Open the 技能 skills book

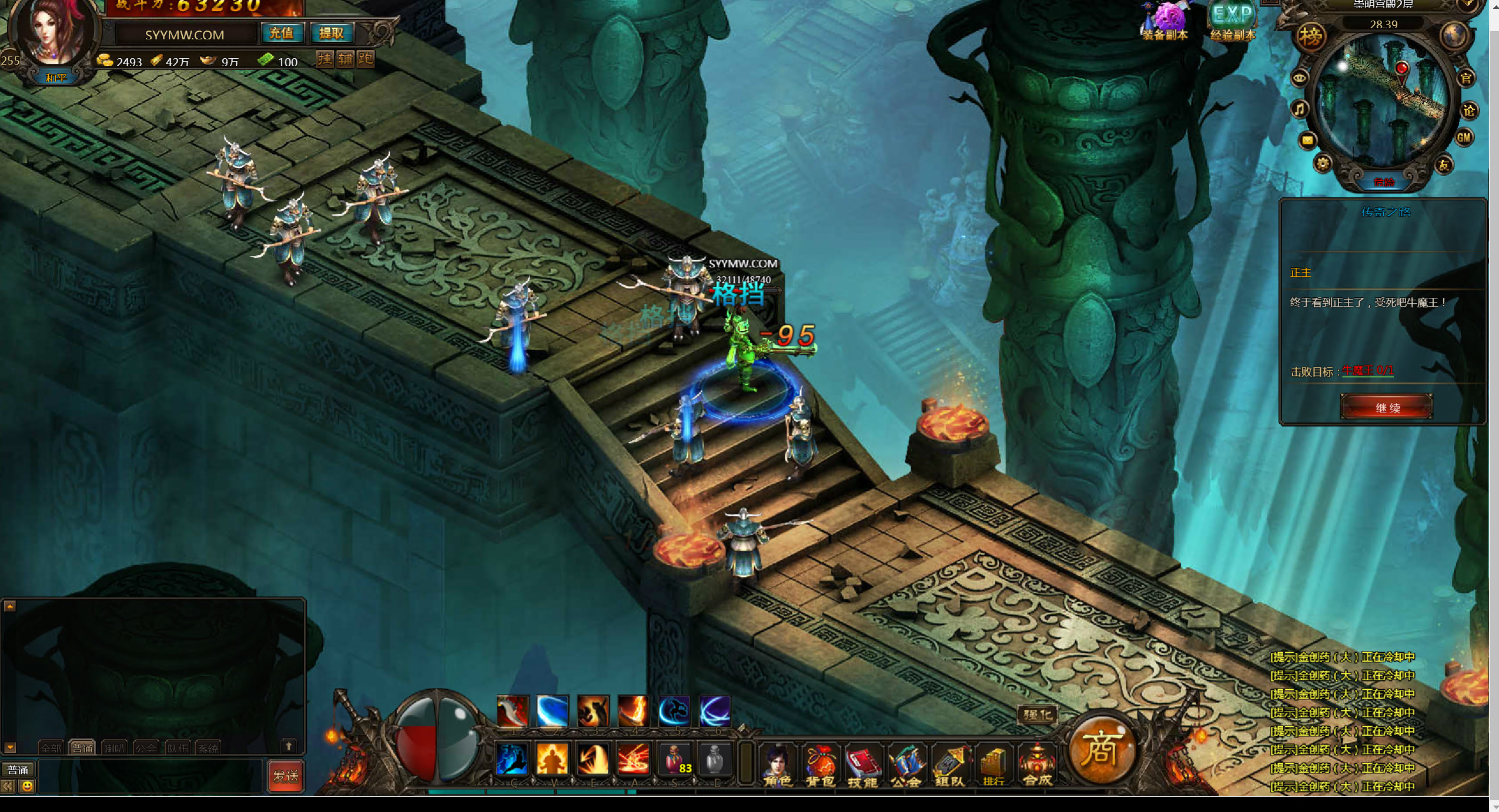pos(862,764)
